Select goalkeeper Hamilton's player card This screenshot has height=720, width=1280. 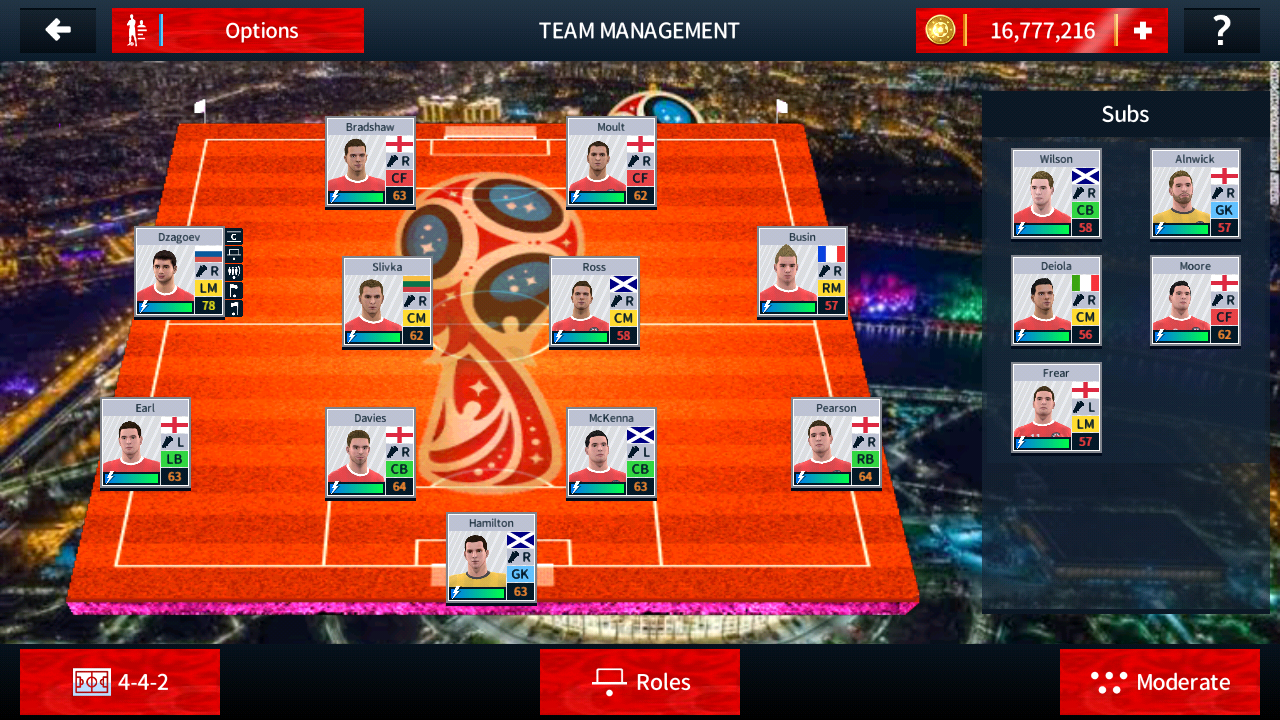(x=489, y=558)
